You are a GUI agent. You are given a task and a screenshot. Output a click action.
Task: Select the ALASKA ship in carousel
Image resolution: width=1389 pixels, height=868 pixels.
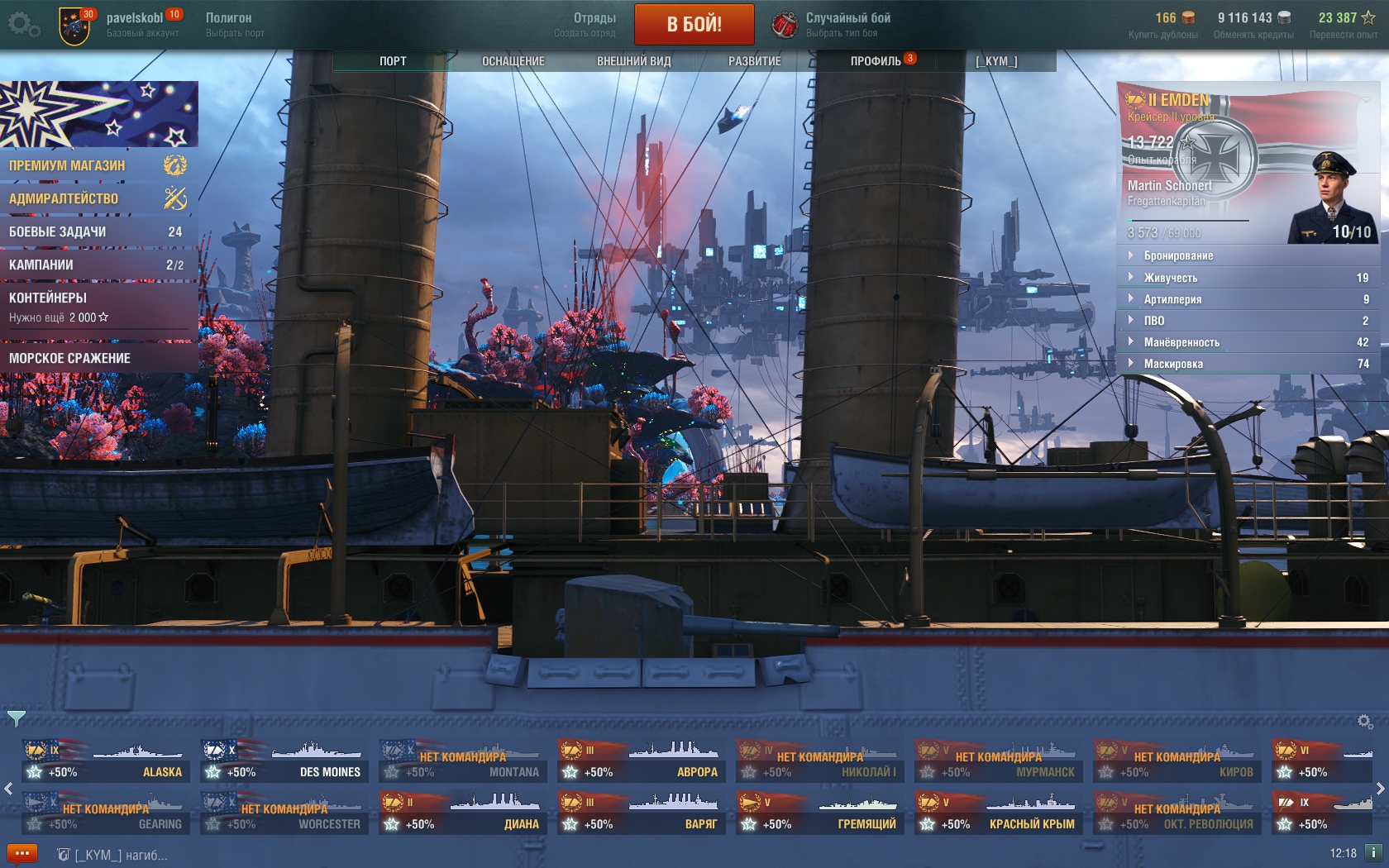pyautogui.click(x=105, y=762)
